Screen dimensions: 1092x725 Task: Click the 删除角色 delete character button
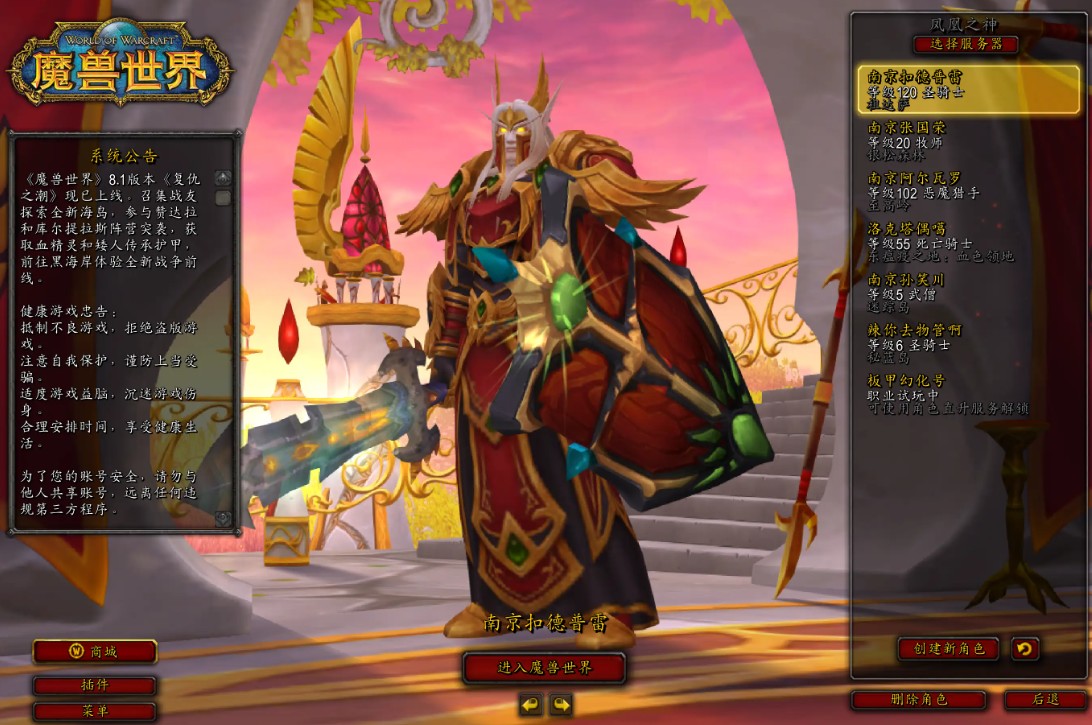(918, 700)
